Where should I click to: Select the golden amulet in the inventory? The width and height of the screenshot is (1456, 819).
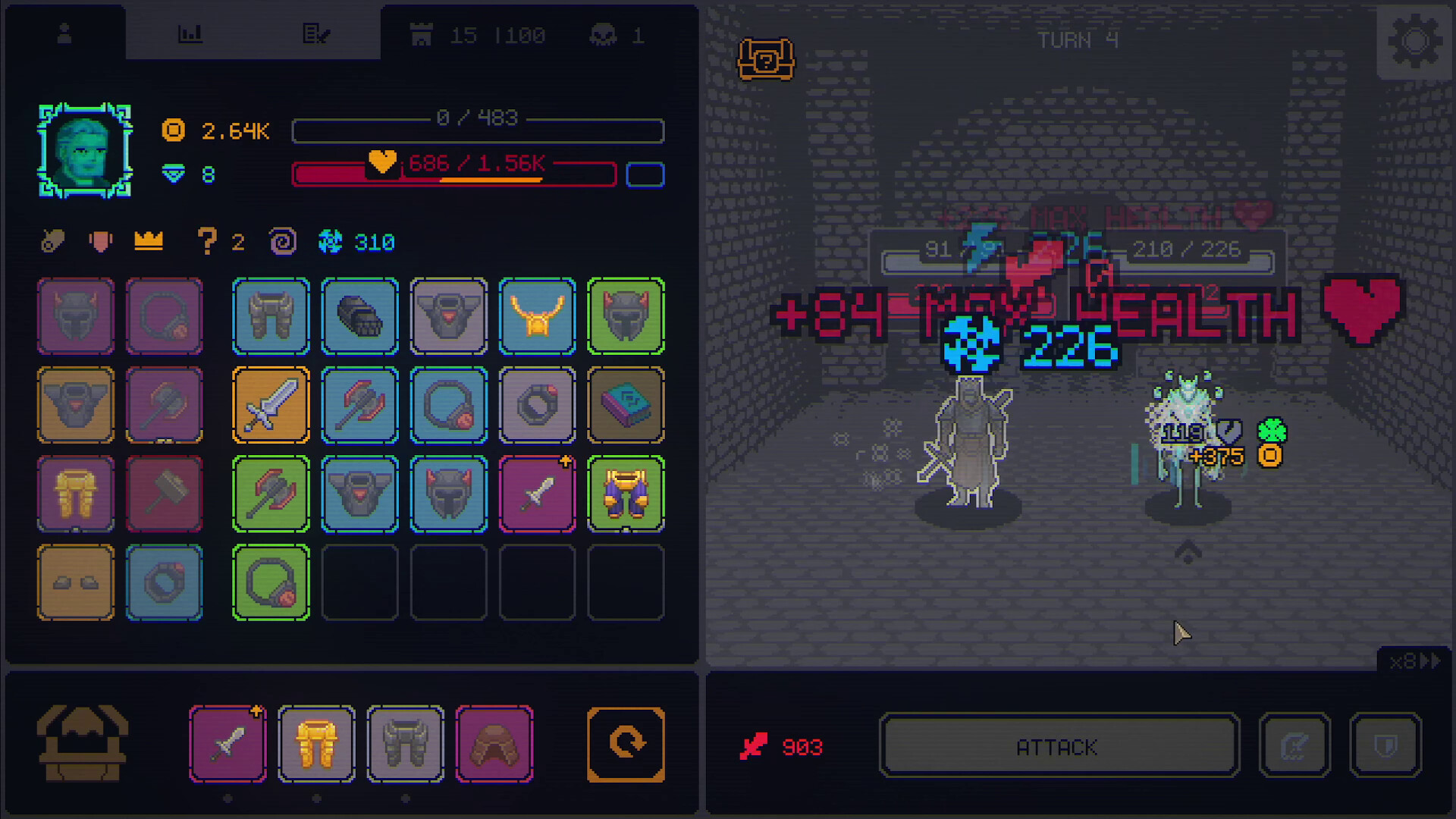538,316
